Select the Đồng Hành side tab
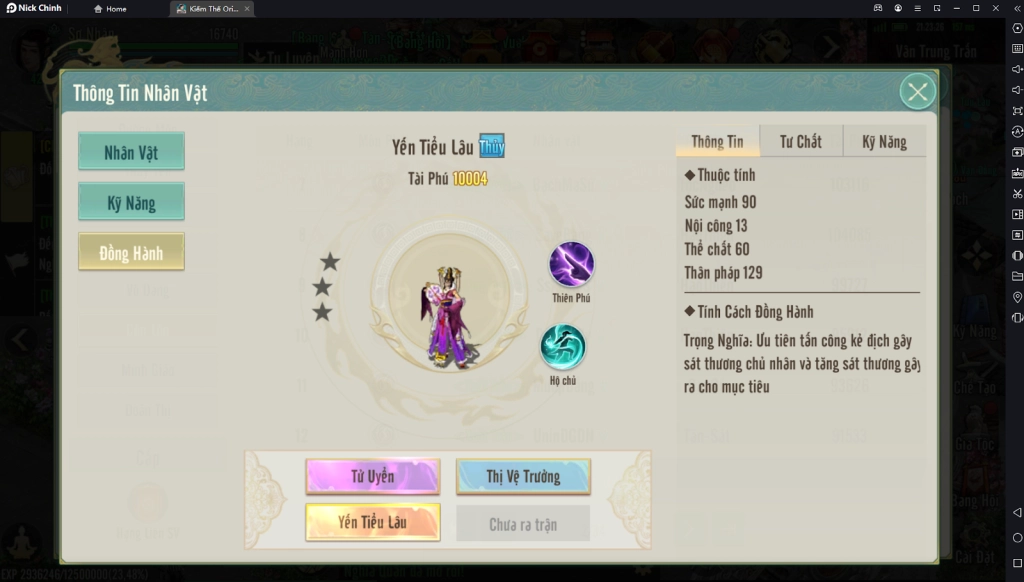This screenshot has height=582, width=1024. click(x=131, y=253)
